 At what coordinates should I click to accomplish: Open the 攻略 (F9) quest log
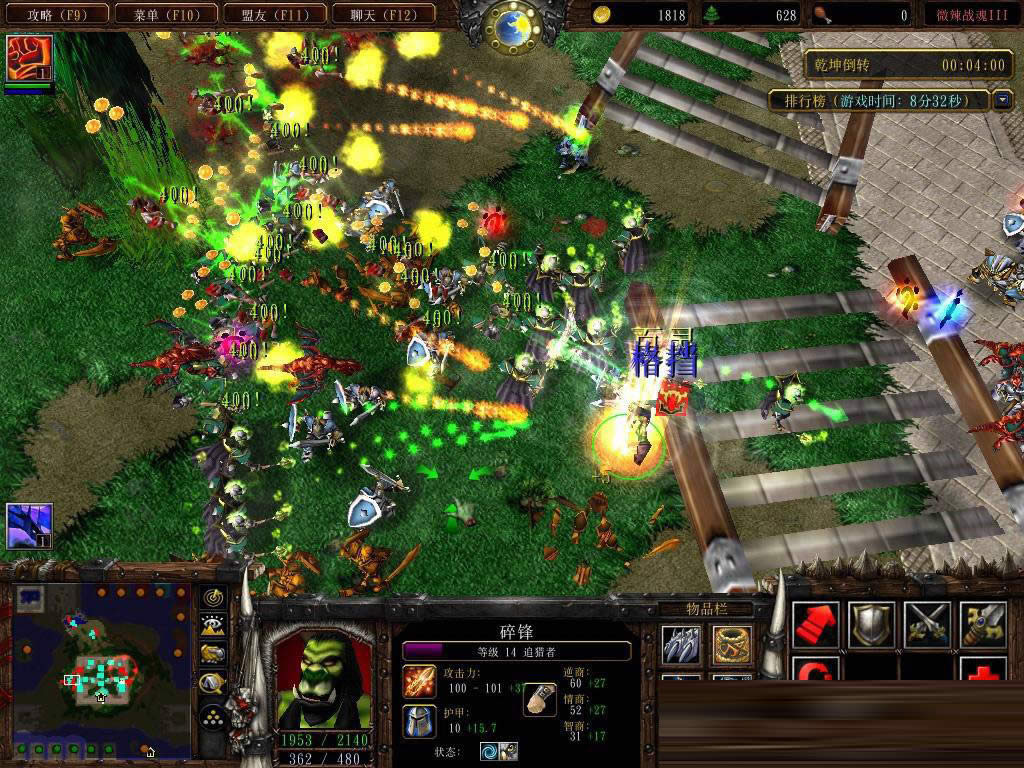55,14
